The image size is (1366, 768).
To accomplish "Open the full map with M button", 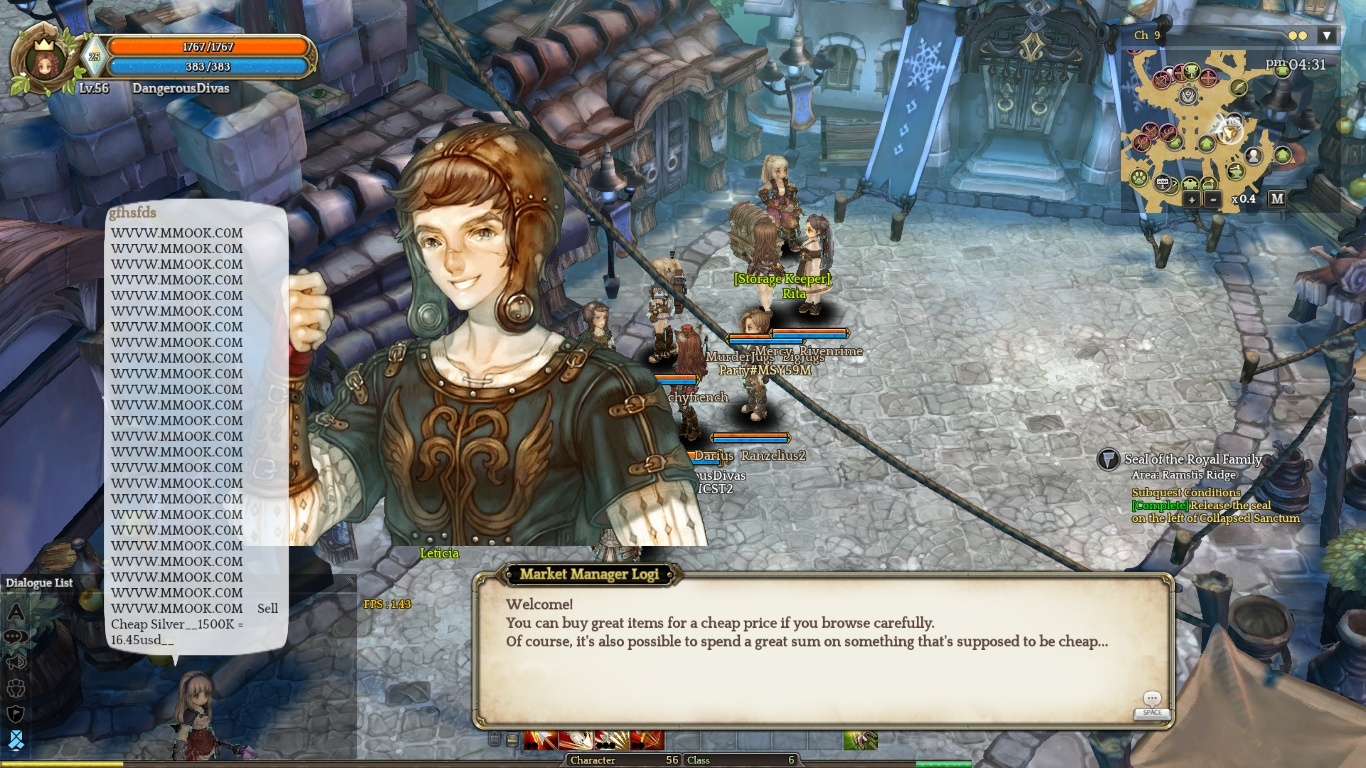I will (1277, 198).
